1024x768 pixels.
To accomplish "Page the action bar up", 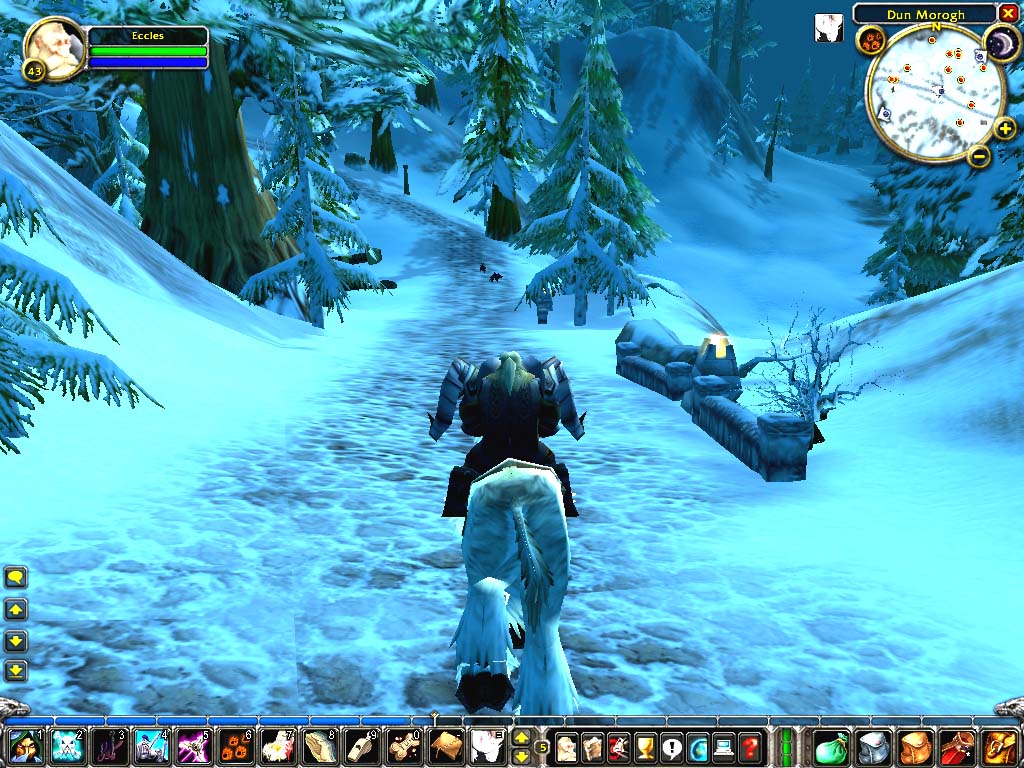I will [x=521, y=738].
